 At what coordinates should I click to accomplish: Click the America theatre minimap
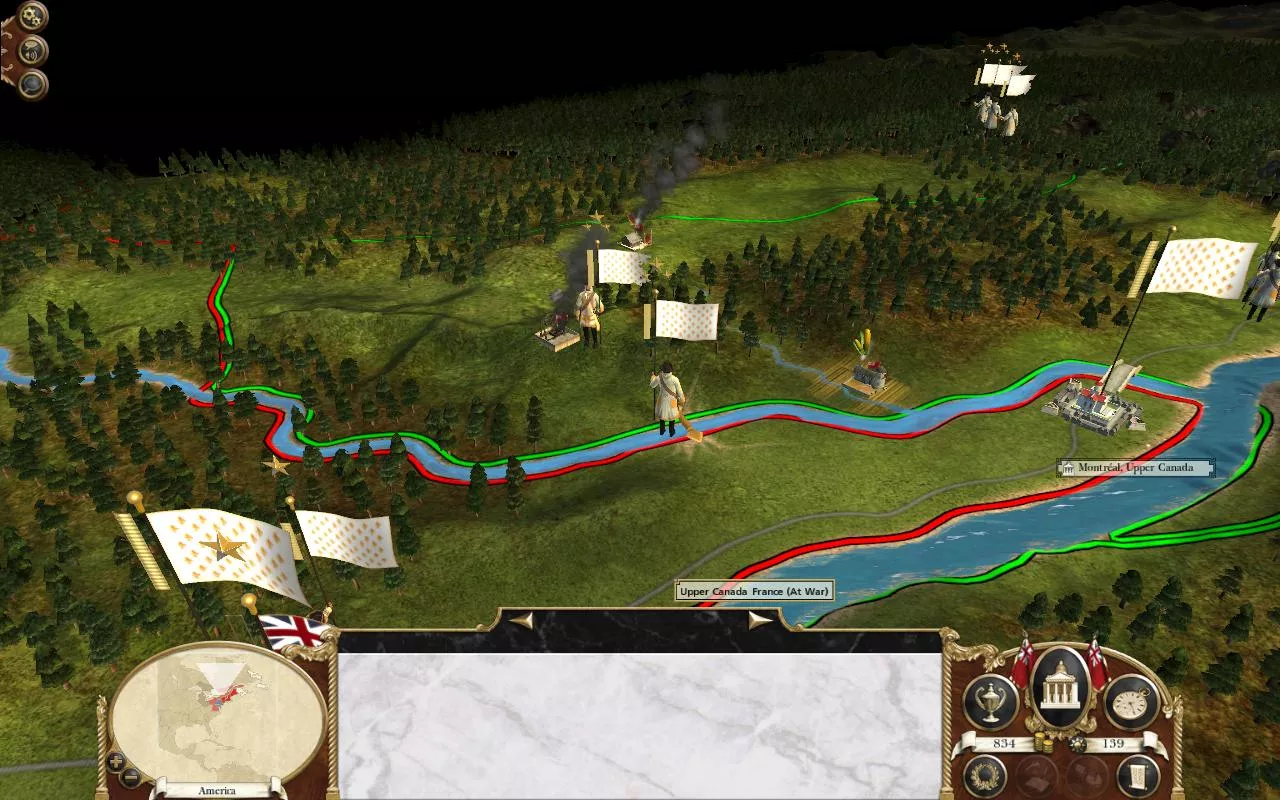point(217,713)
